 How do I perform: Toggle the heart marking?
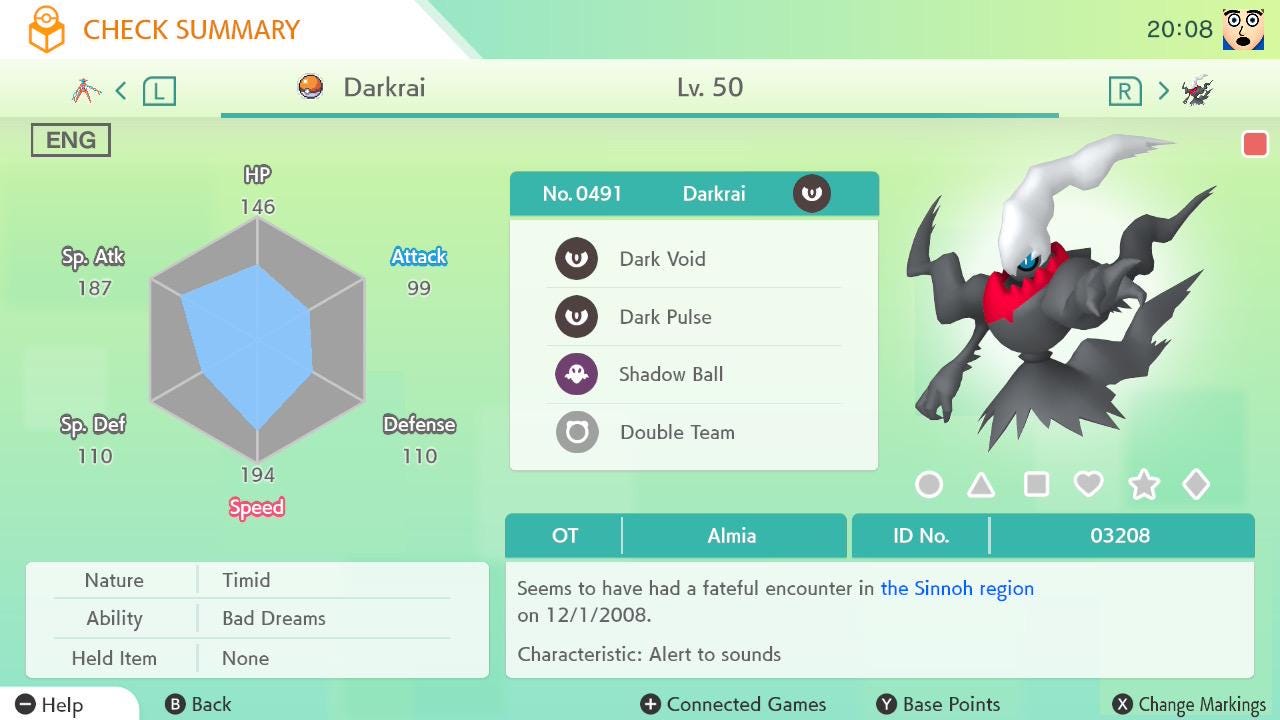click(x=1088, y=485)
